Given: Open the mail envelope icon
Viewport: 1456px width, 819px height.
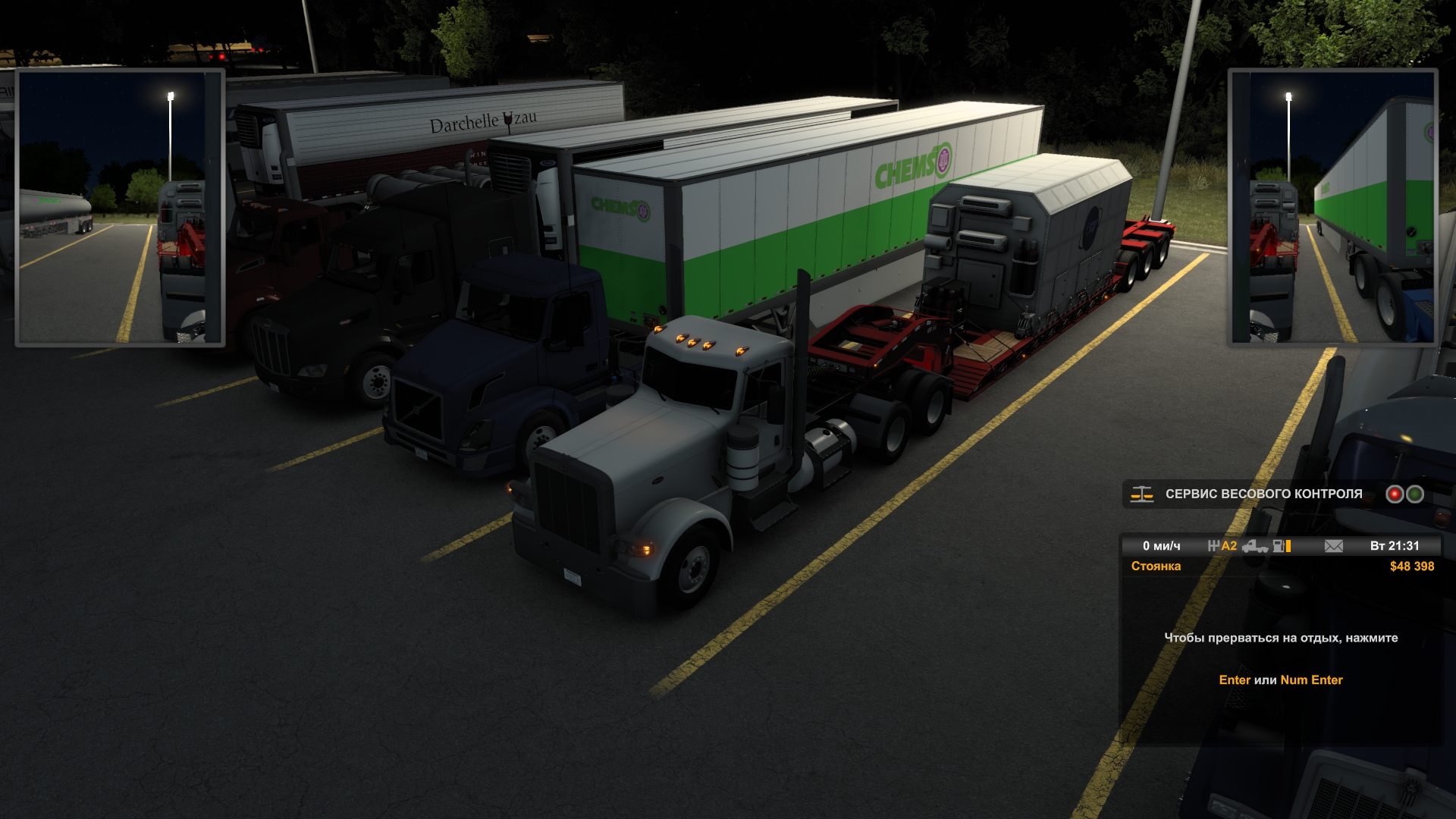Looking at the screenshot, I should click(1333, 546).
